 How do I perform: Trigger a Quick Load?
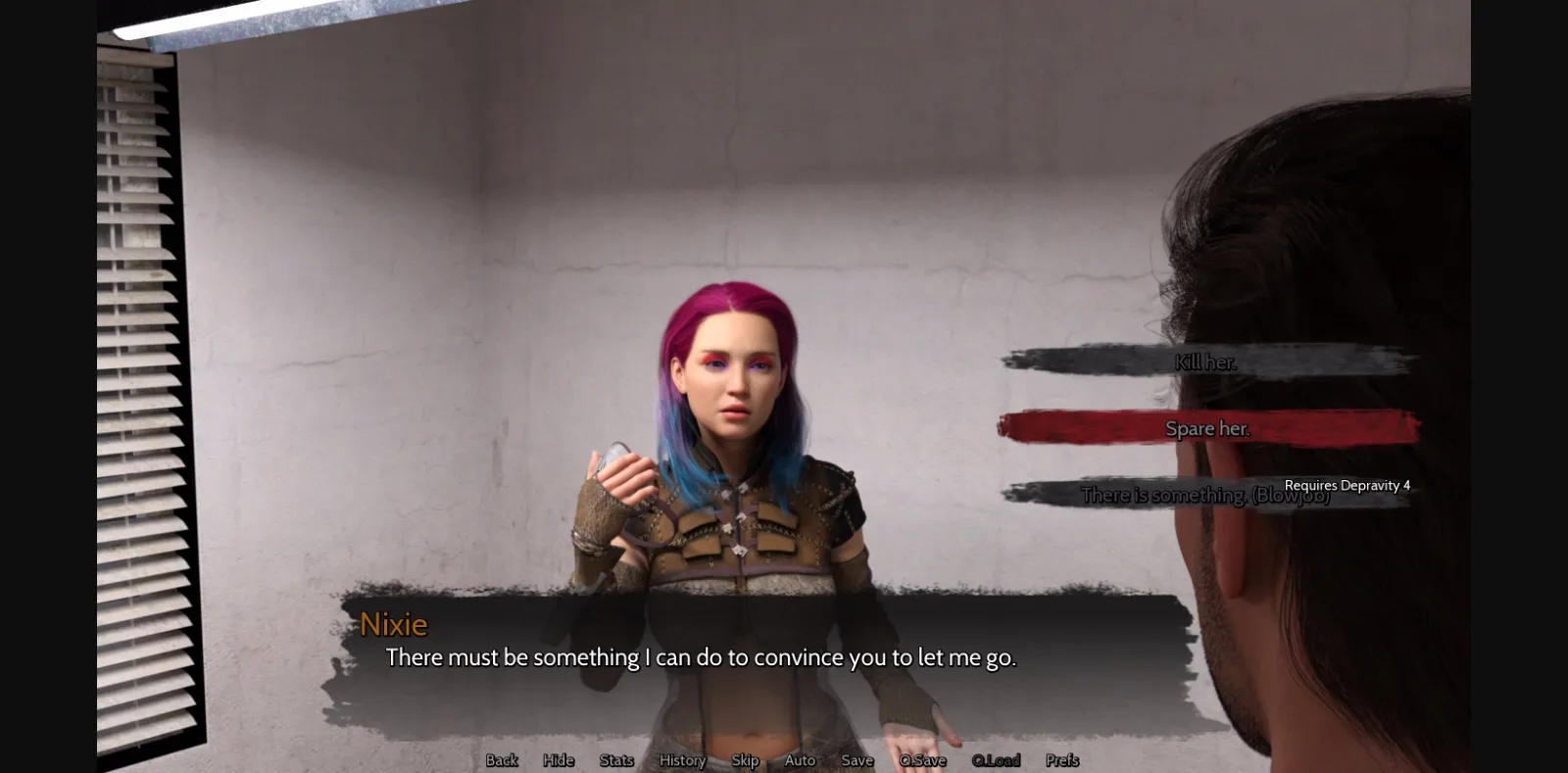pos(995,760)
